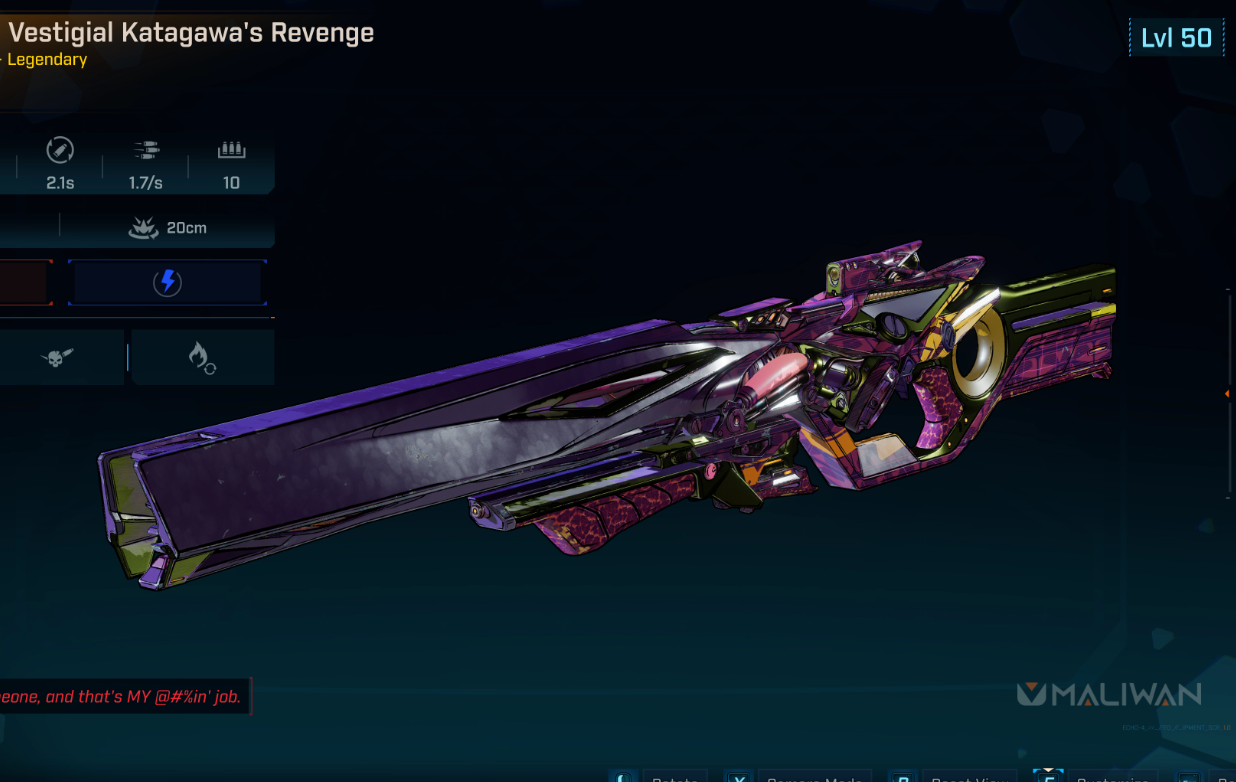Choose the flame reload perk tile
1236x782 pixels.
click(x=203, y=357)
